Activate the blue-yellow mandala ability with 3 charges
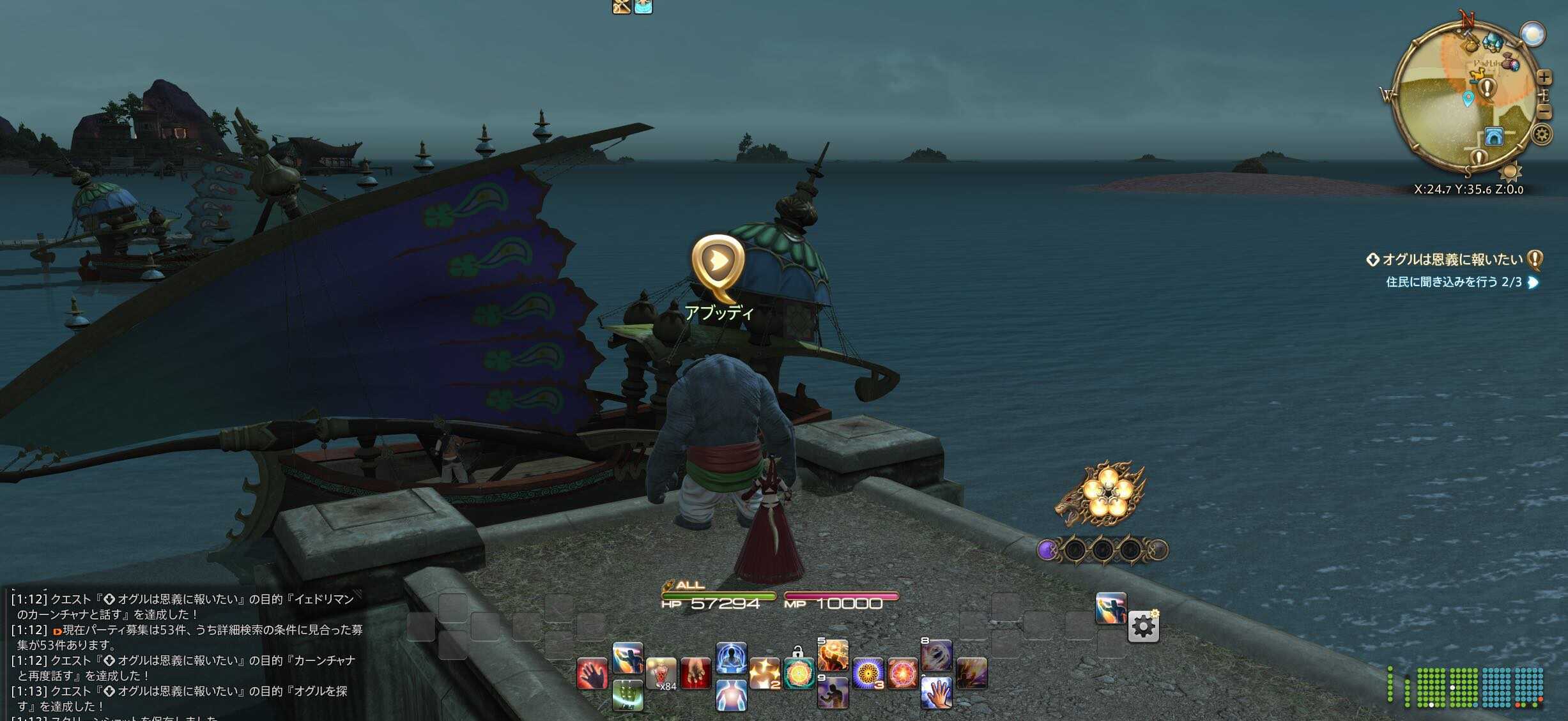This screenshot has width=1568, height=721. pos(868,674)
